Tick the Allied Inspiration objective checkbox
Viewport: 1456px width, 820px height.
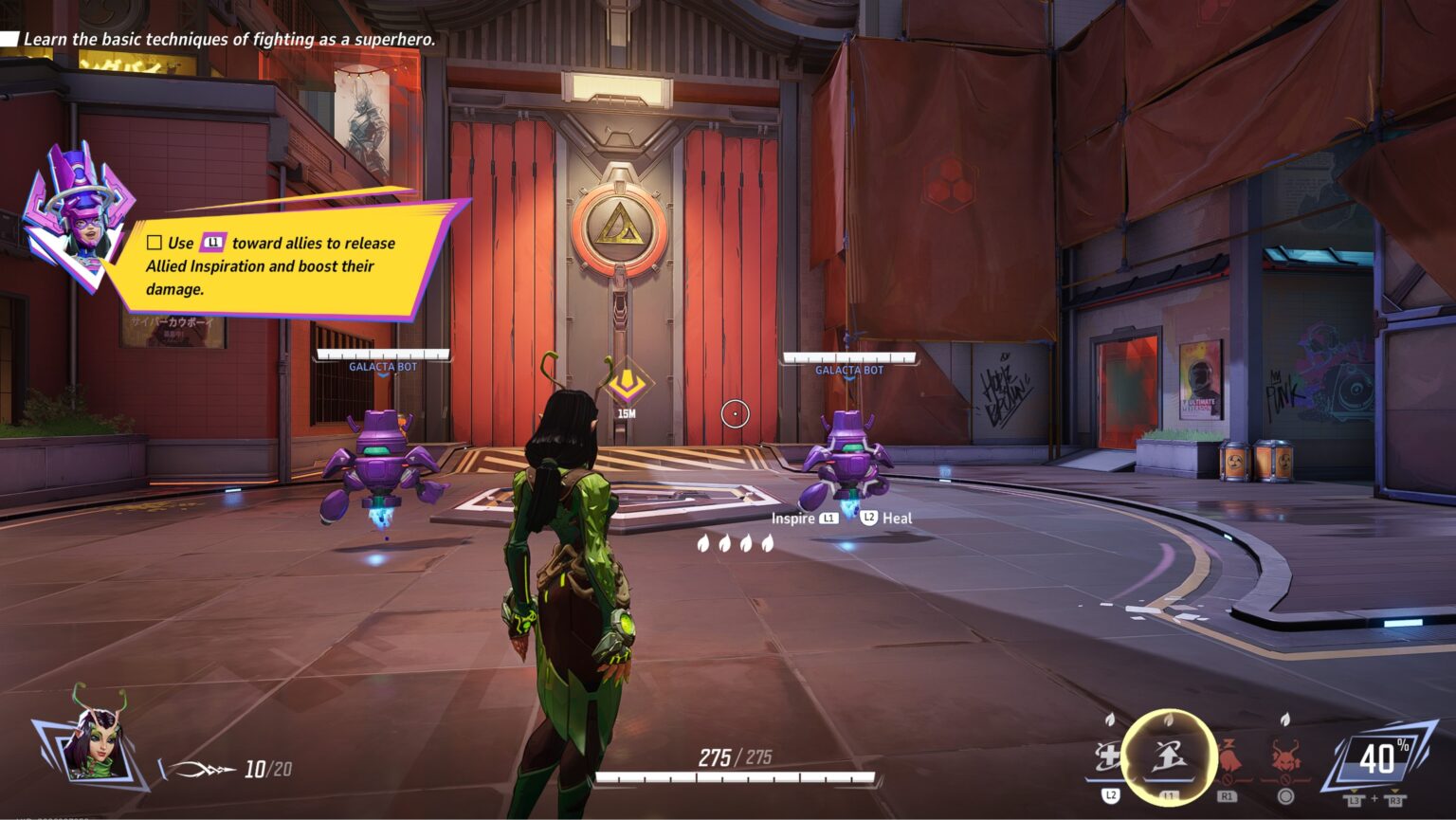pos(155,243)
